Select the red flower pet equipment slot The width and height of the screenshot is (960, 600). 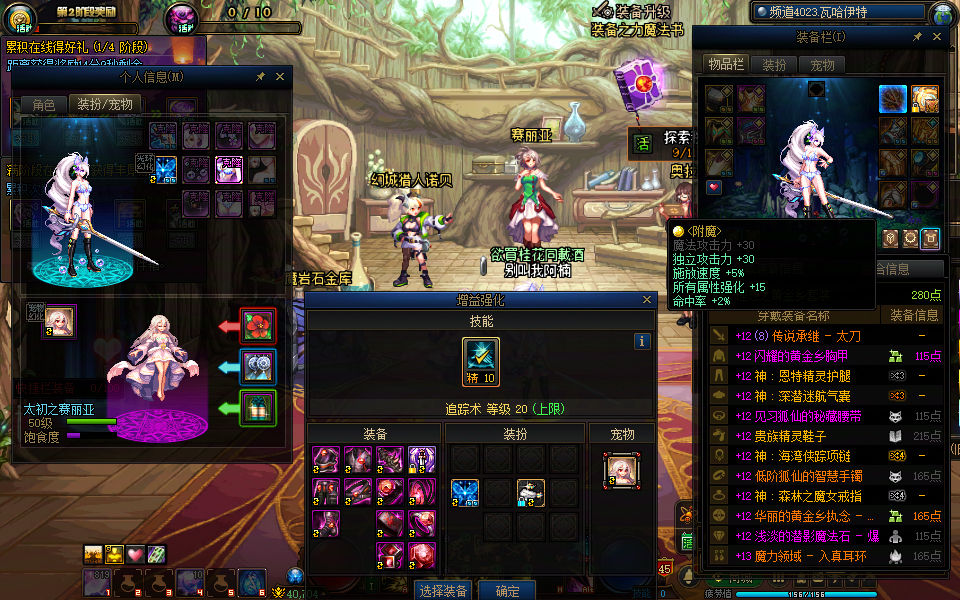coord(258,326)
